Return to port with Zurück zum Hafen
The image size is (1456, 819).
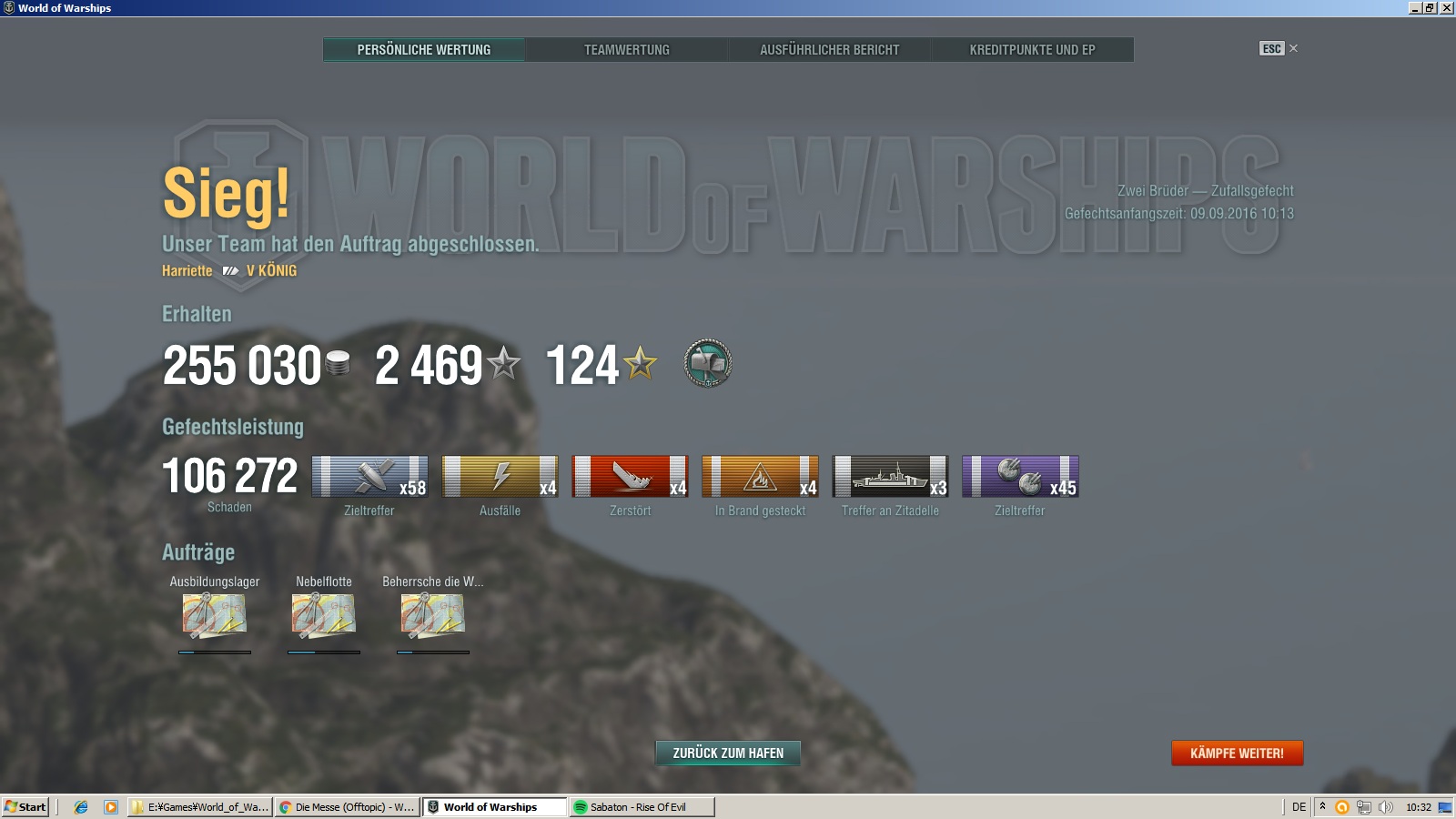(x=728, y=753)
